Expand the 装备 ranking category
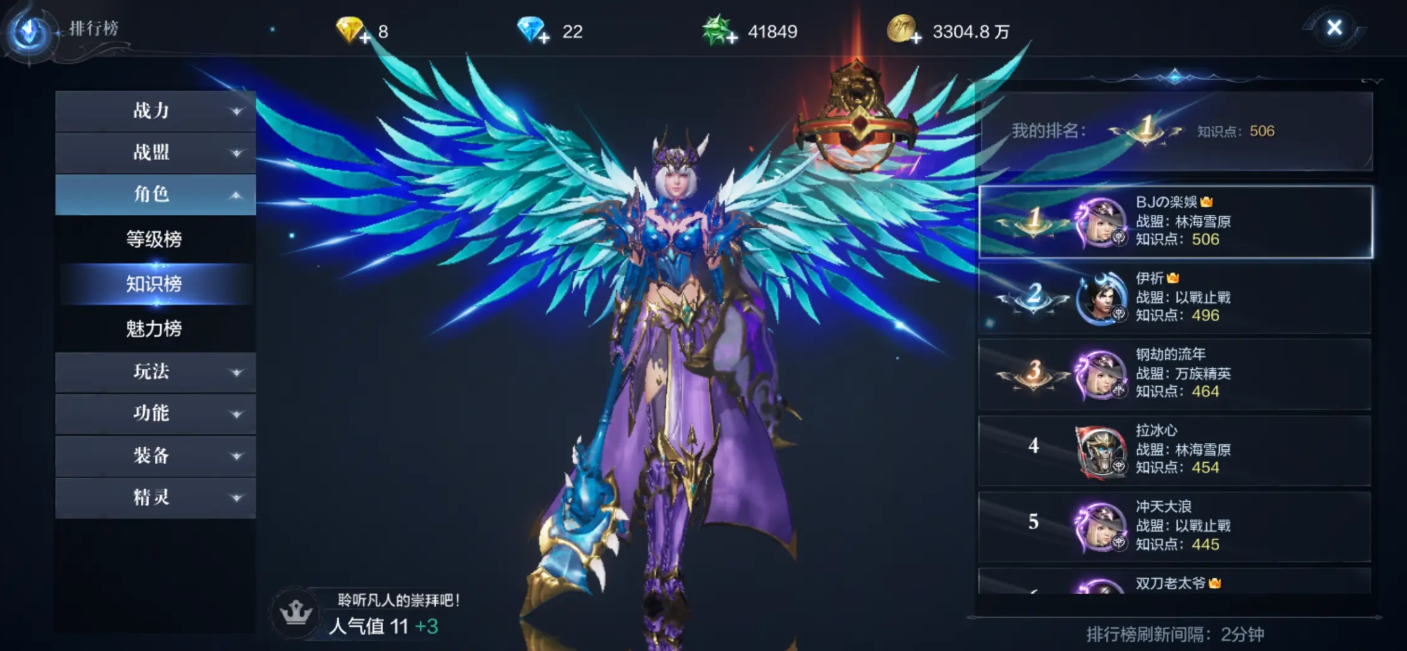This screenshot has width=1407, height=651. 155,456
